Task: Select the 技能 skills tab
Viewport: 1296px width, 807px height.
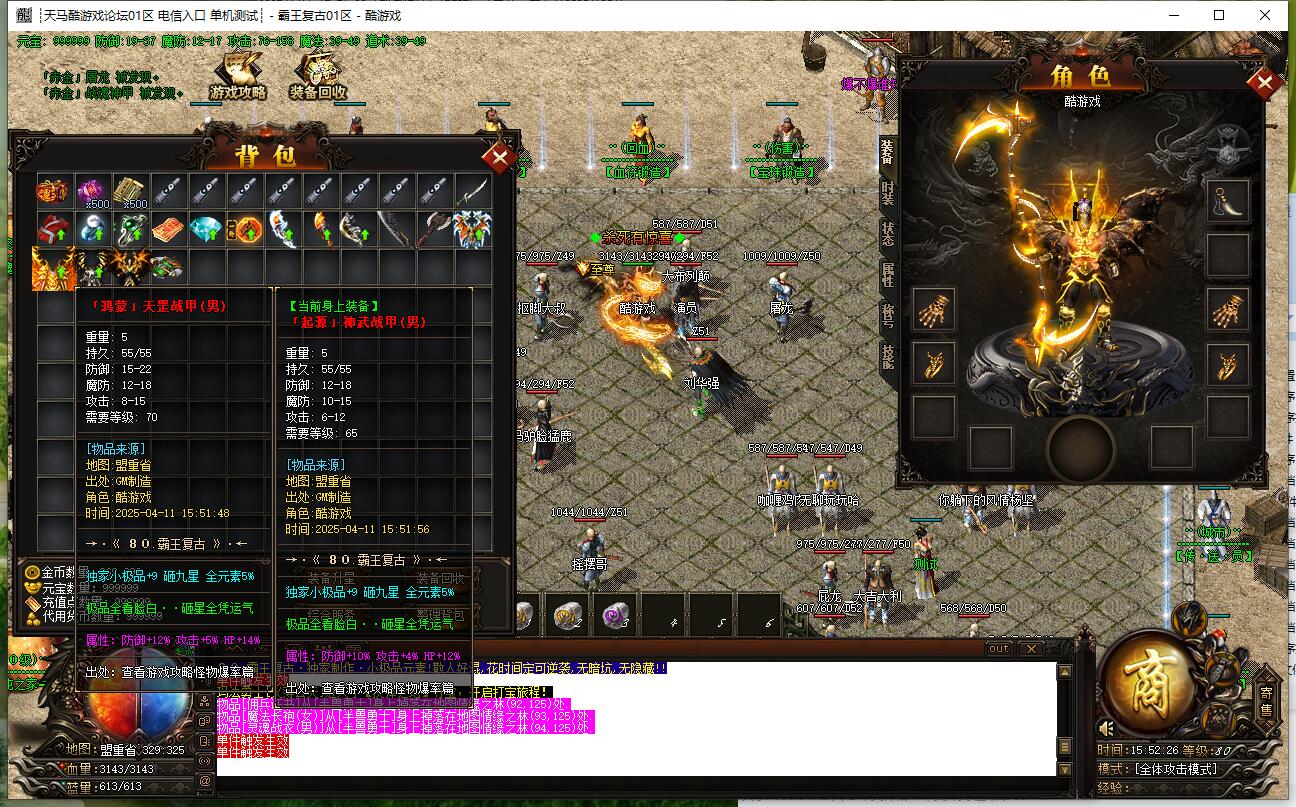Action: [x=887, y=354]
